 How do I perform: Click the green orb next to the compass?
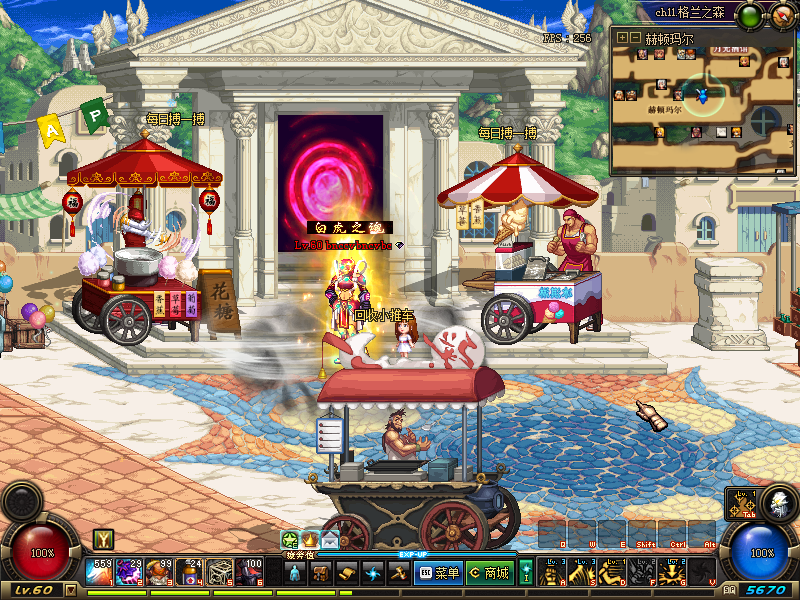tap(749, 15)
